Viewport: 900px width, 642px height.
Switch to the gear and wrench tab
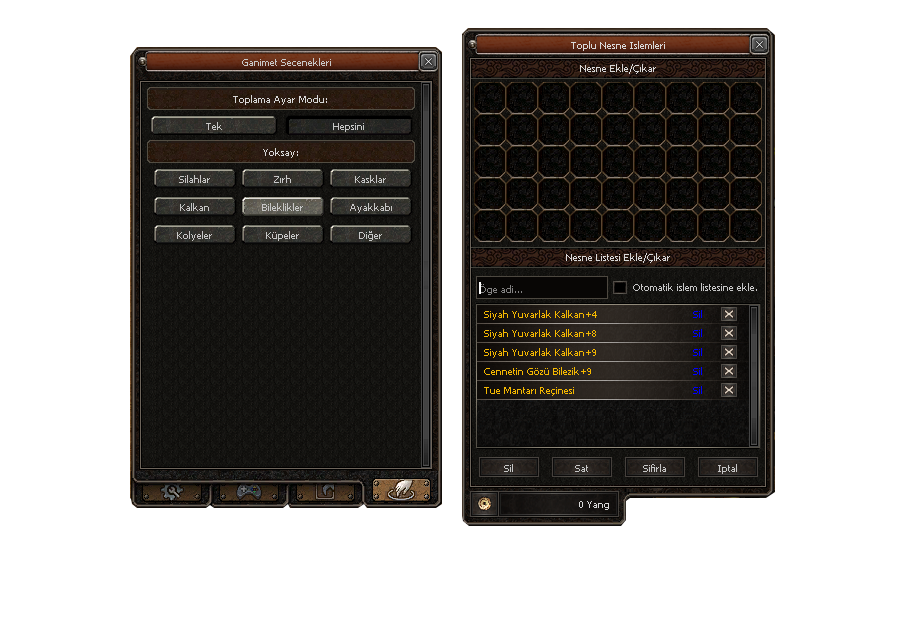[x=172, y=492]
